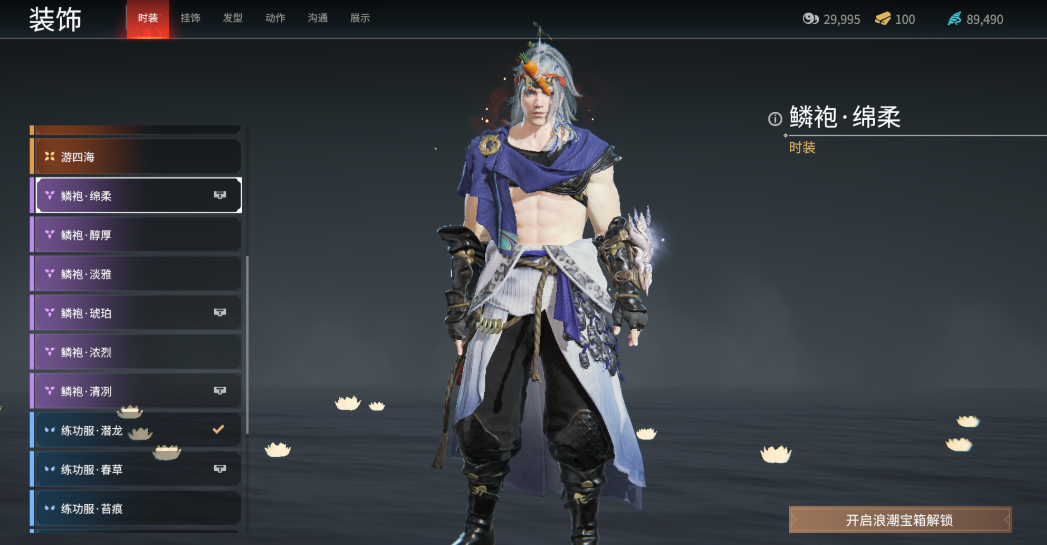Click the outfit list scrollbar
The height and width of the screenshot is (545, 1047).
point(247,340)
